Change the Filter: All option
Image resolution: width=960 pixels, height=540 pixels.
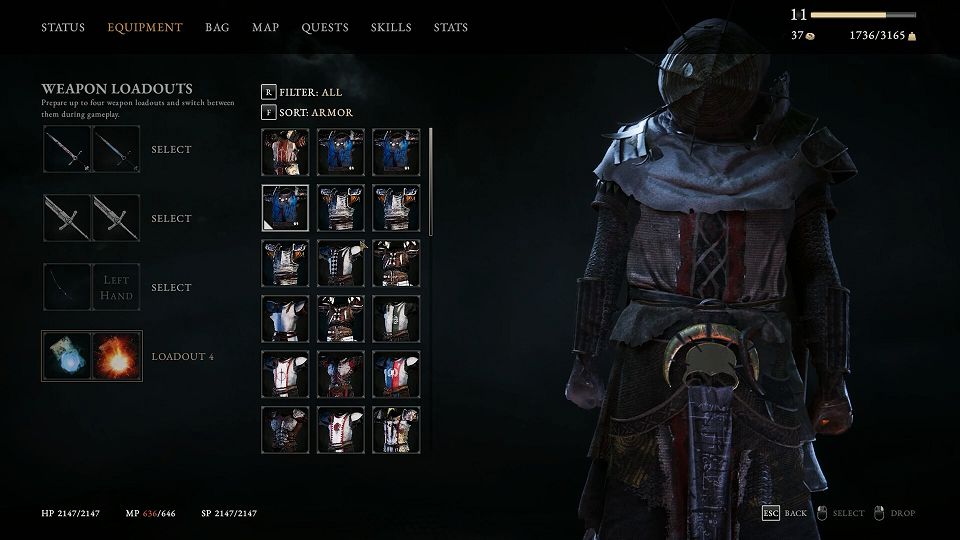coord(311,92)
